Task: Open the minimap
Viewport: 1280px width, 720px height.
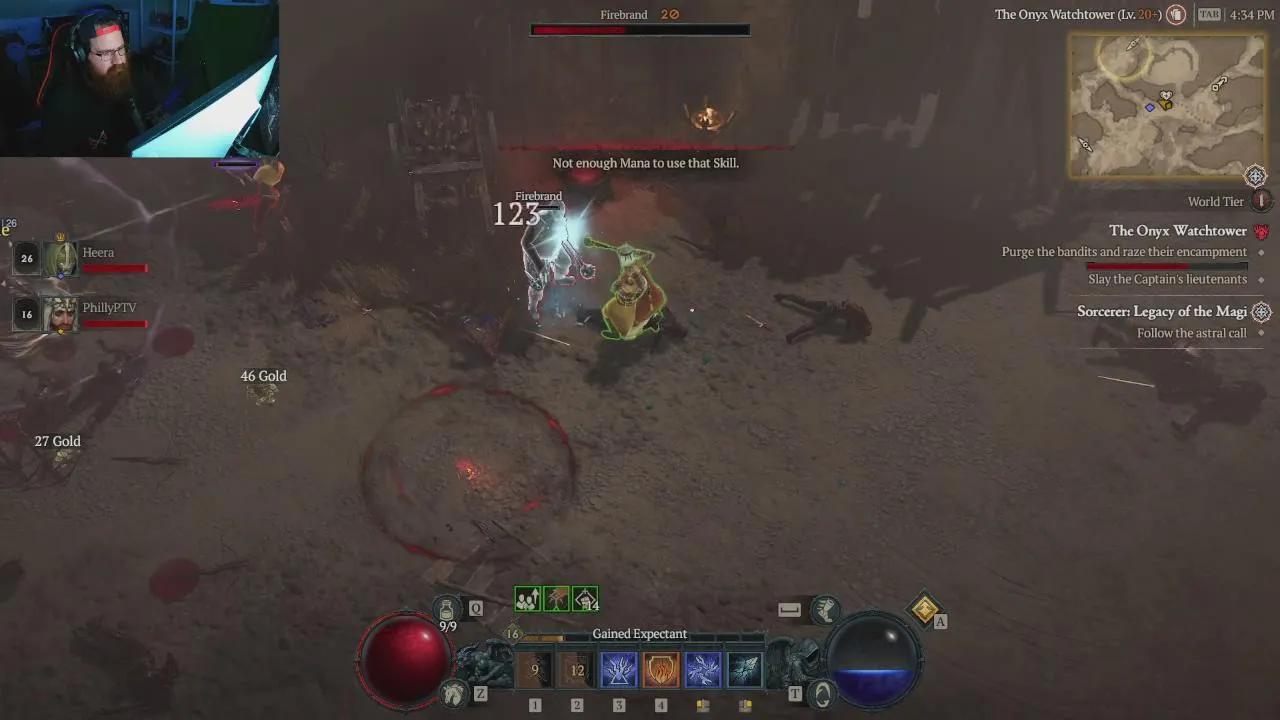Action: click(x=1167, y=105)
